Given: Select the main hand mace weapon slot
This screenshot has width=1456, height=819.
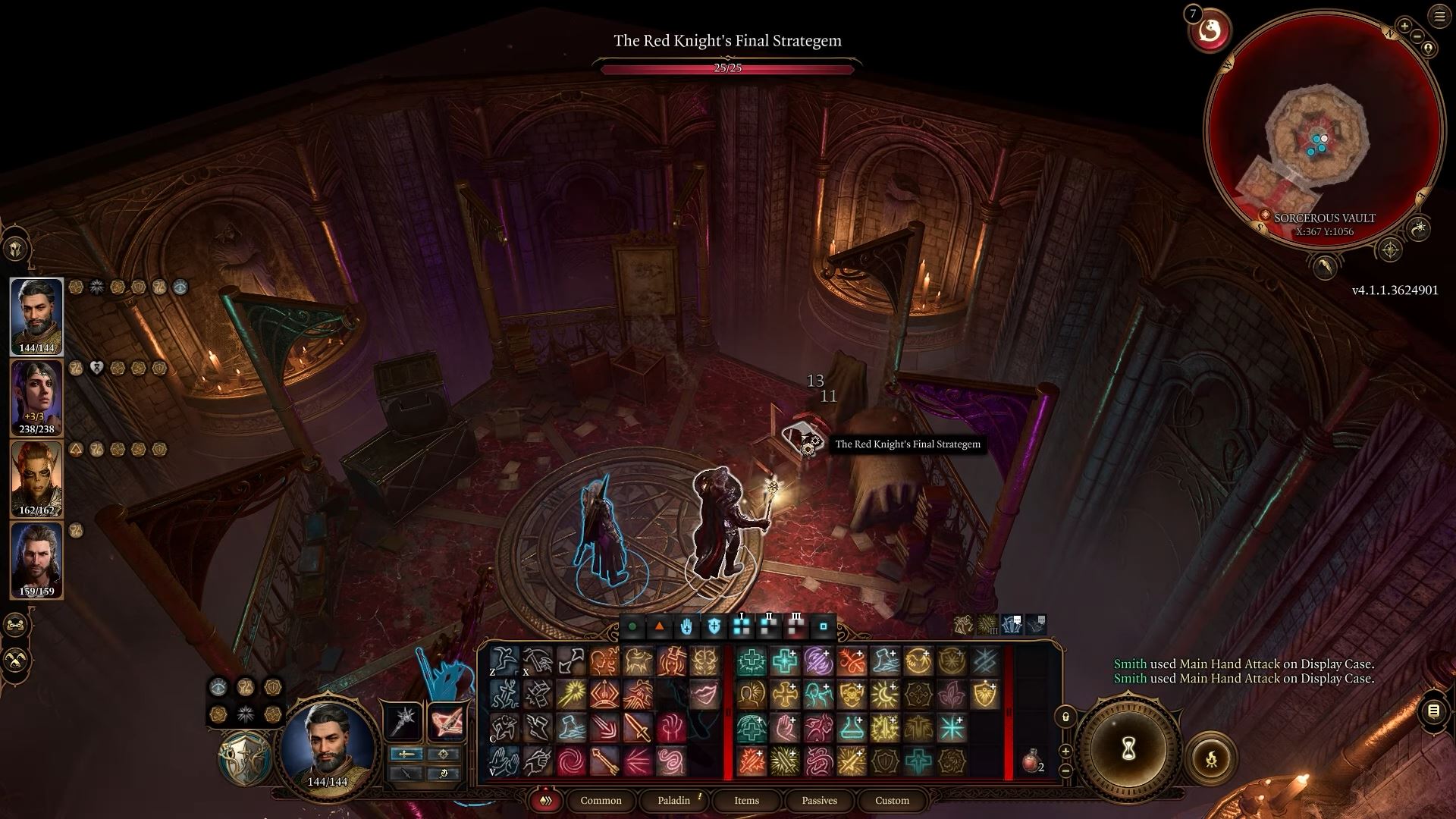Looking at the screenshot, I should (403, 720).
